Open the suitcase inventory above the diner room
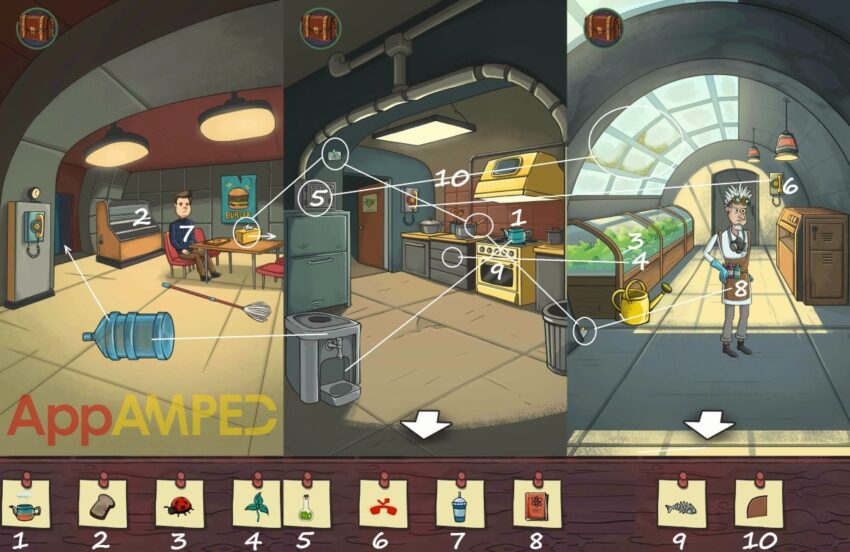This screenshot has height=552, width=850. [37, 27]
